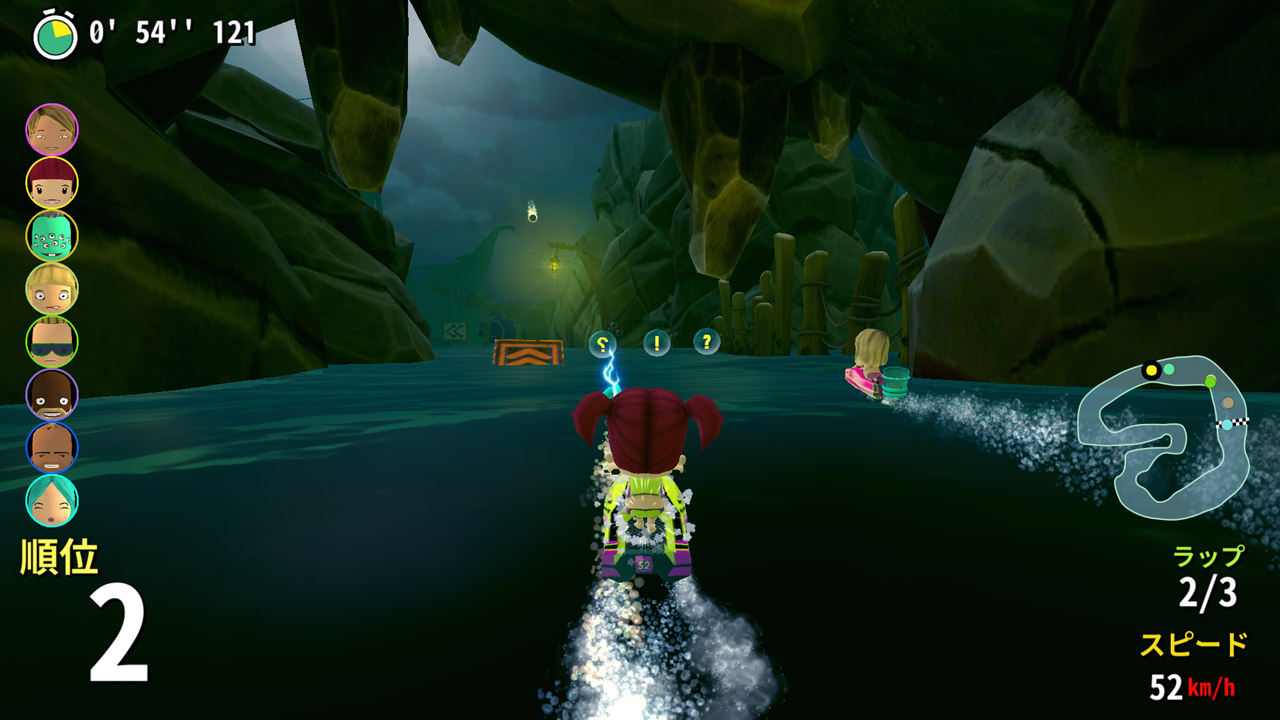Choose the green multi-eyed alien racer portrait

52,236
